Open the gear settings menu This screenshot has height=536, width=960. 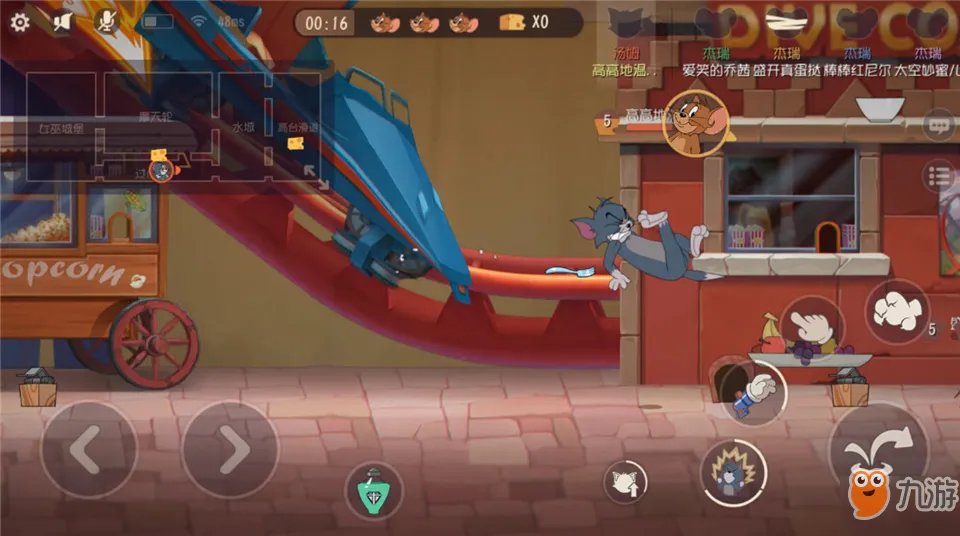pyautogui.click(x=20, y=21)
